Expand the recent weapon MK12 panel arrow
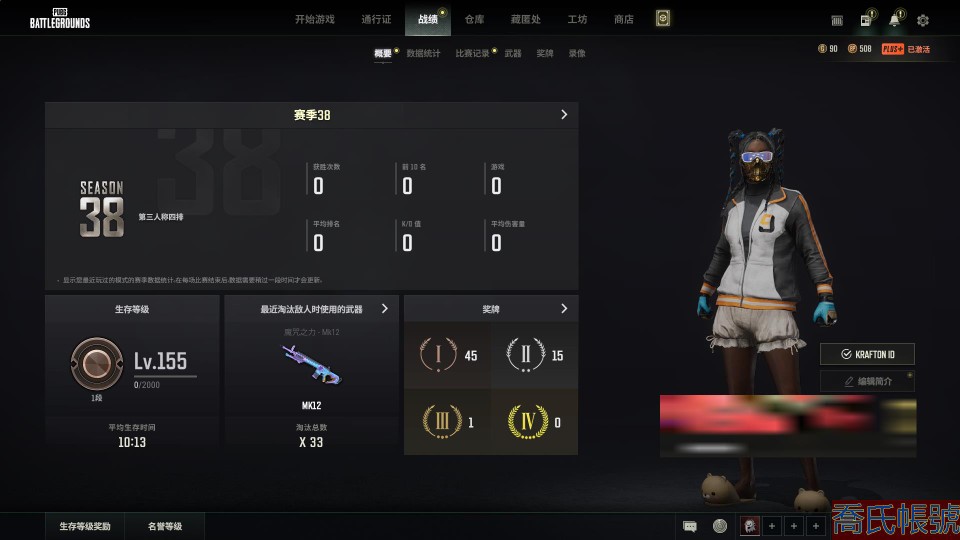This screenshot has height=540, width=960. [385, 309]
